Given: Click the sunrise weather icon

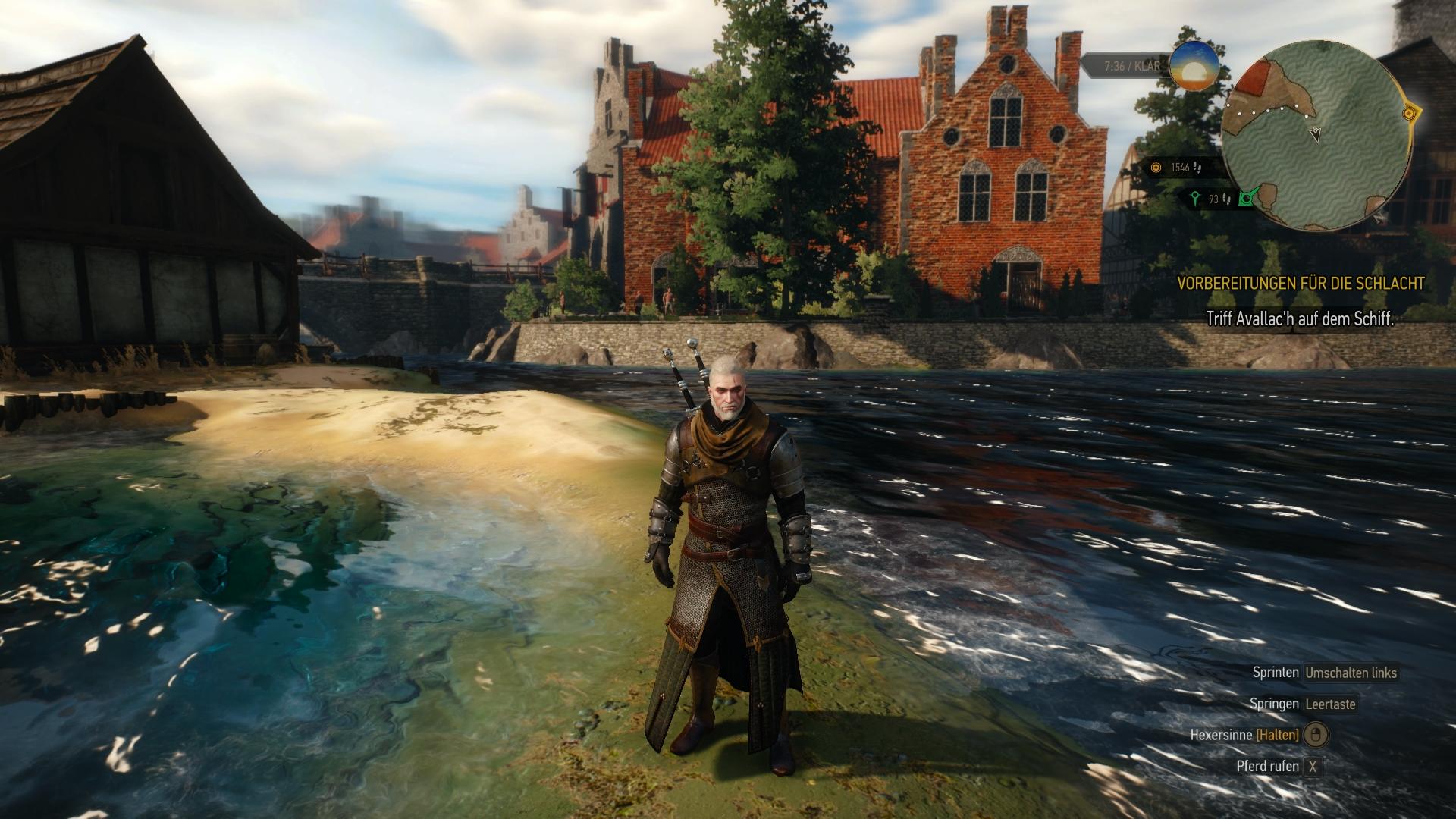Looking at the screenshot, I should coord(1194,67).
